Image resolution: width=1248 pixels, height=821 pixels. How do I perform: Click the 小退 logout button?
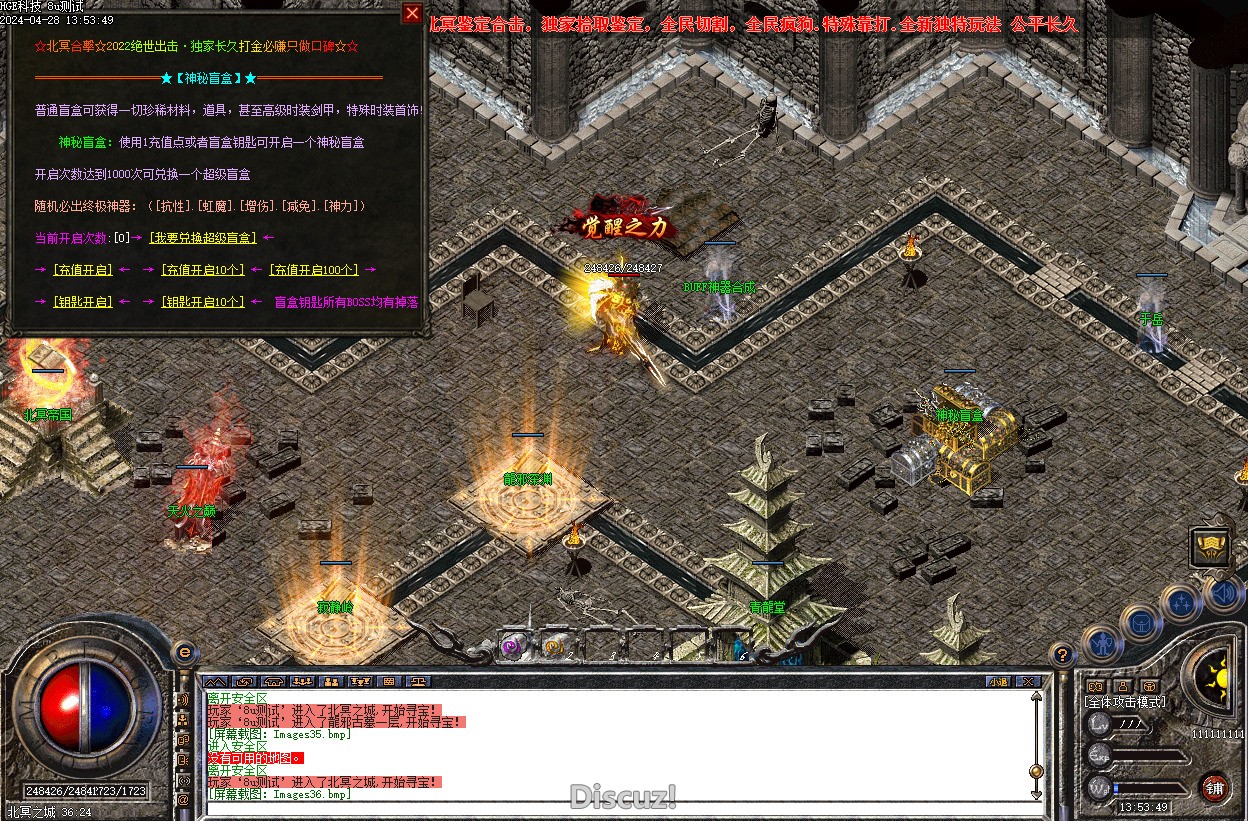[x=998, y=681]
